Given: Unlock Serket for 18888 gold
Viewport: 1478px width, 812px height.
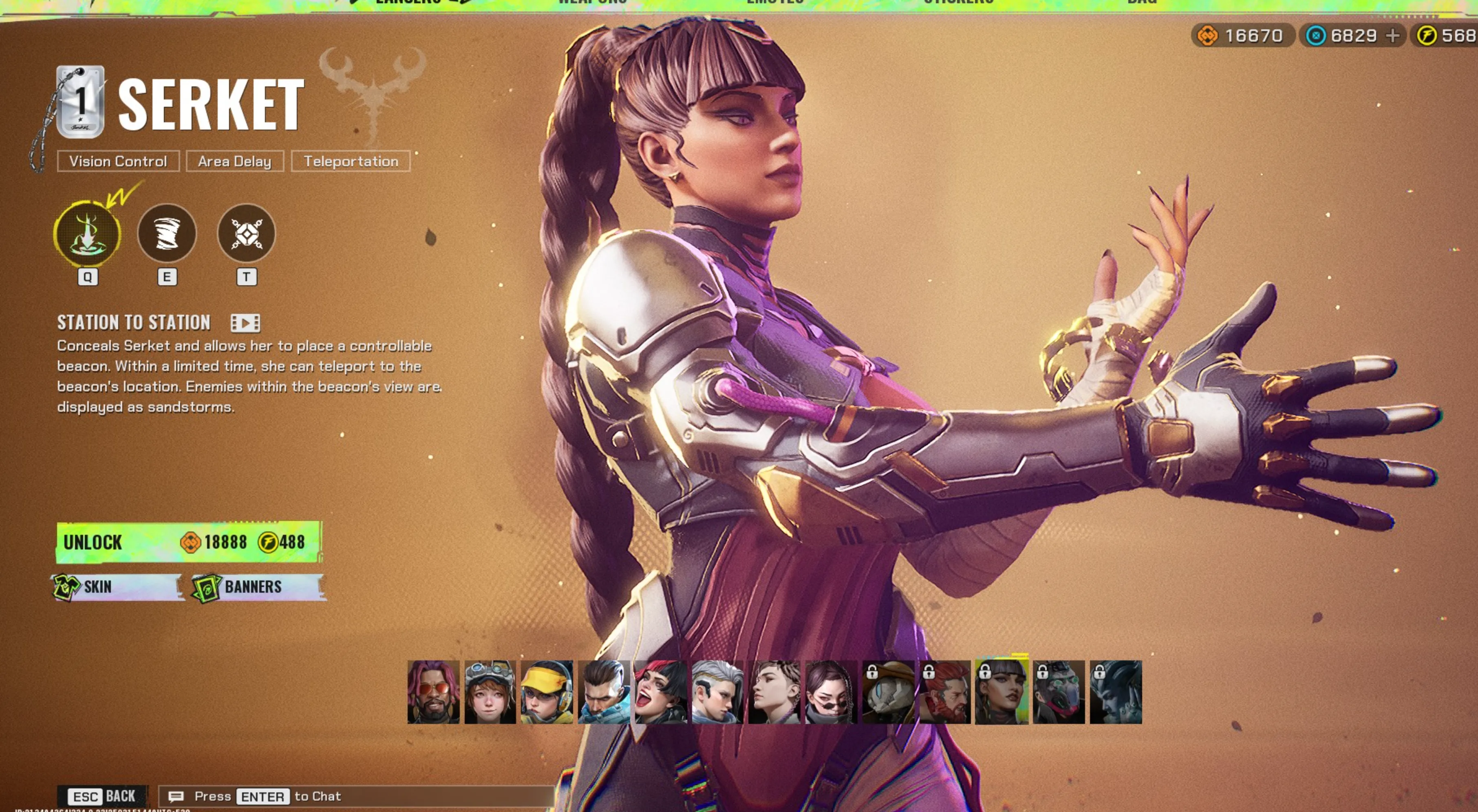Looking at the screenshot, I should pos(188,542).
